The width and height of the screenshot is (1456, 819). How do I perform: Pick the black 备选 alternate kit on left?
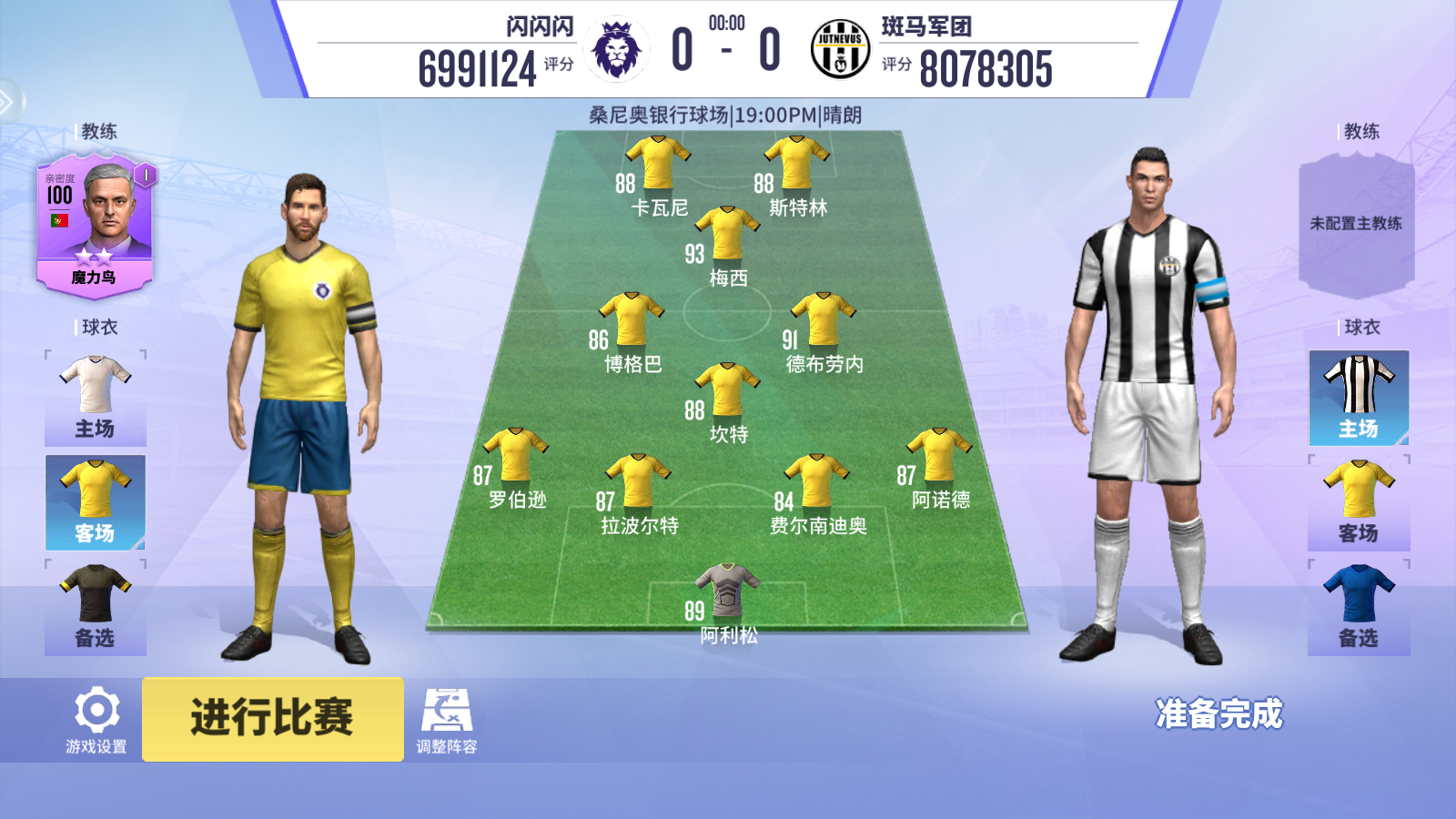click(96, 607)
